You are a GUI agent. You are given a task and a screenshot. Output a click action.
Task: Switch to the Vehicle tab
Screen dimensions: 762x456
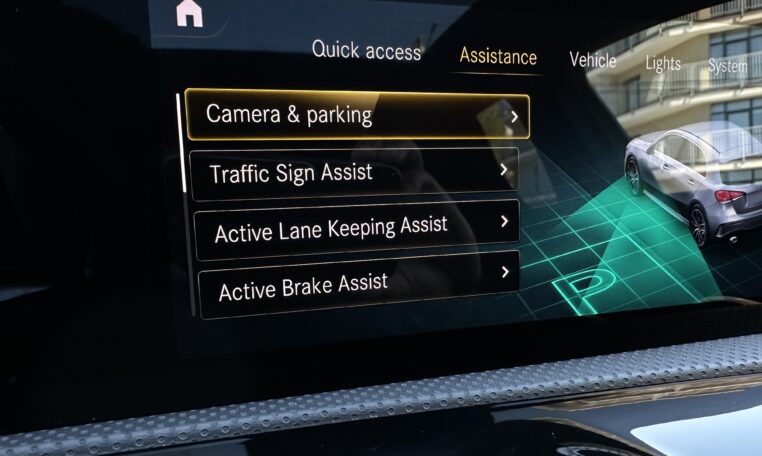click(x=593, y=60)
